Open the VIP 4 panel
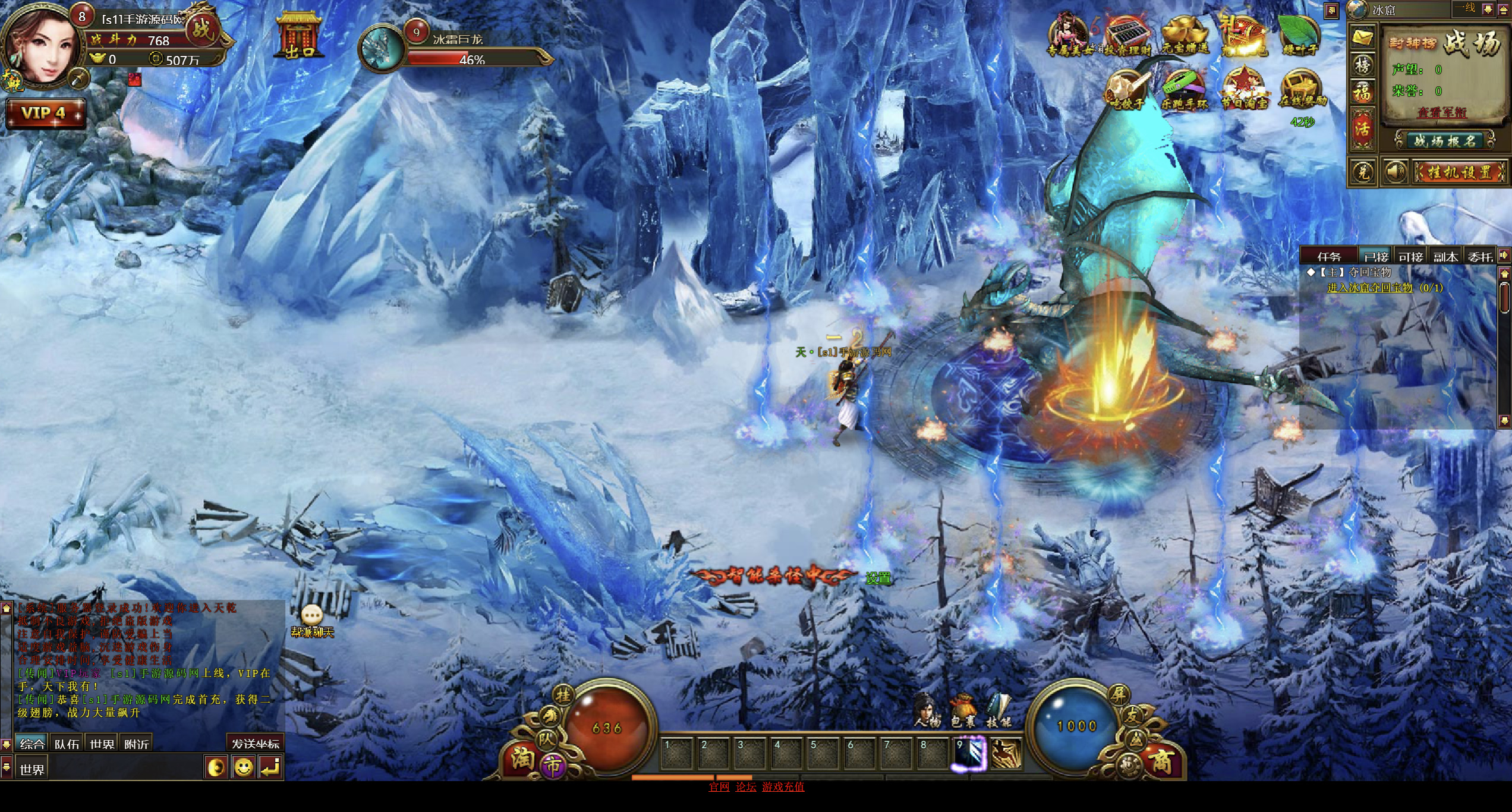The width and height of the screenshot is (1512, 812). pos(45,113)
